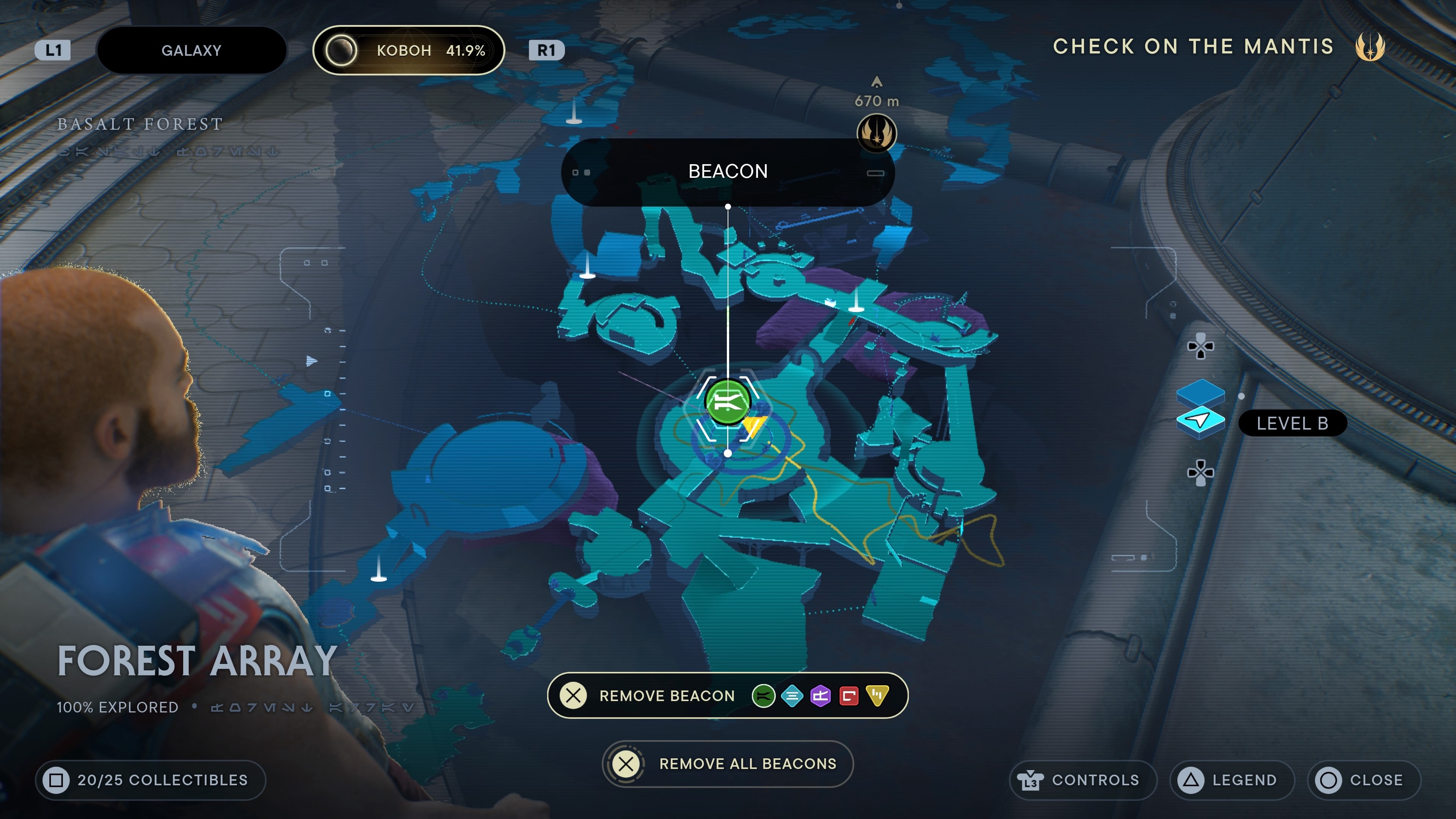The height and width of the screenshot is (819, 1456).
Task: Click the yellow player position arrow
Action: coord(754,425)
